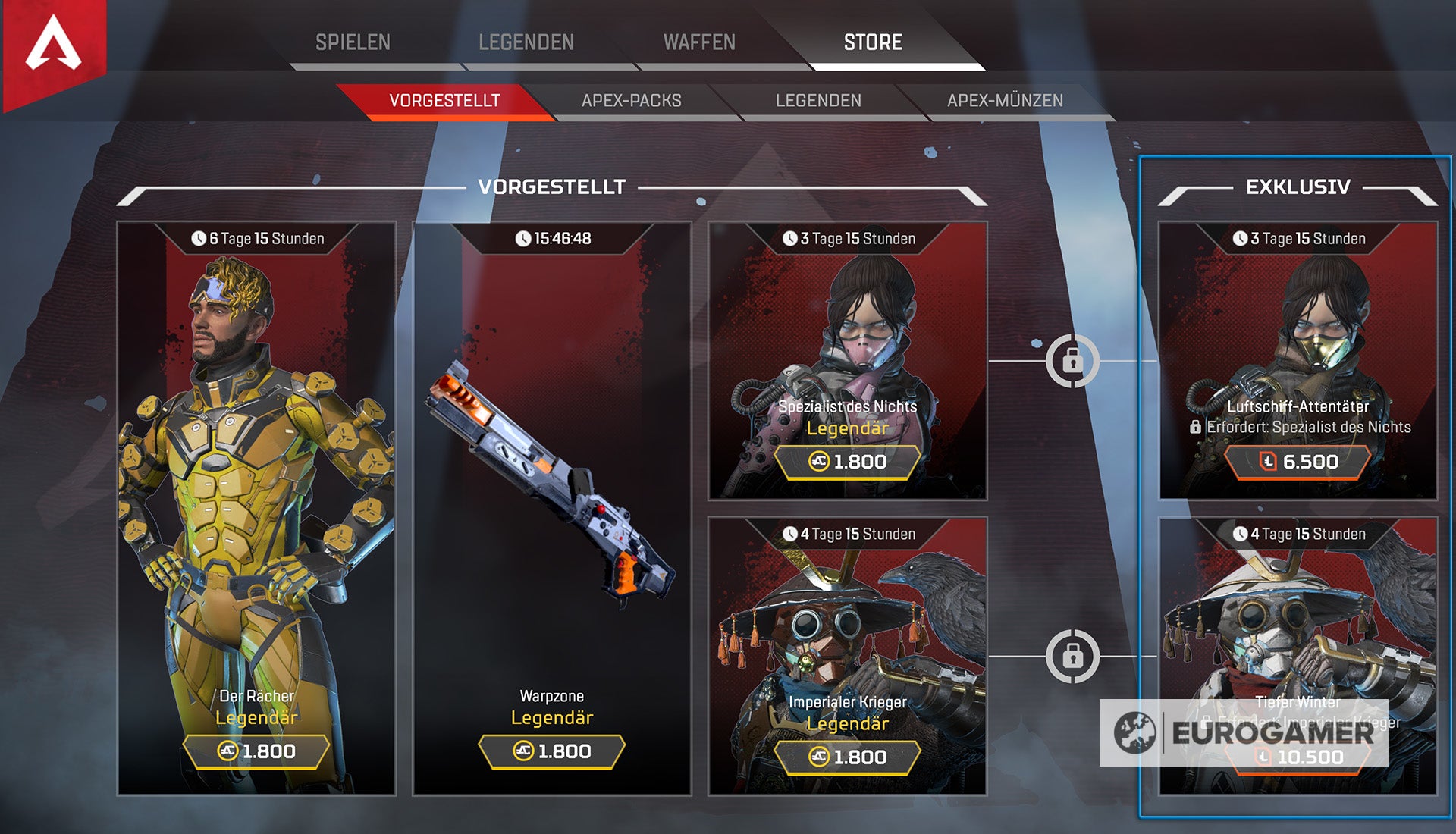Open the WAFFEN tab
1456x834 pixels.
coord(700,42)
